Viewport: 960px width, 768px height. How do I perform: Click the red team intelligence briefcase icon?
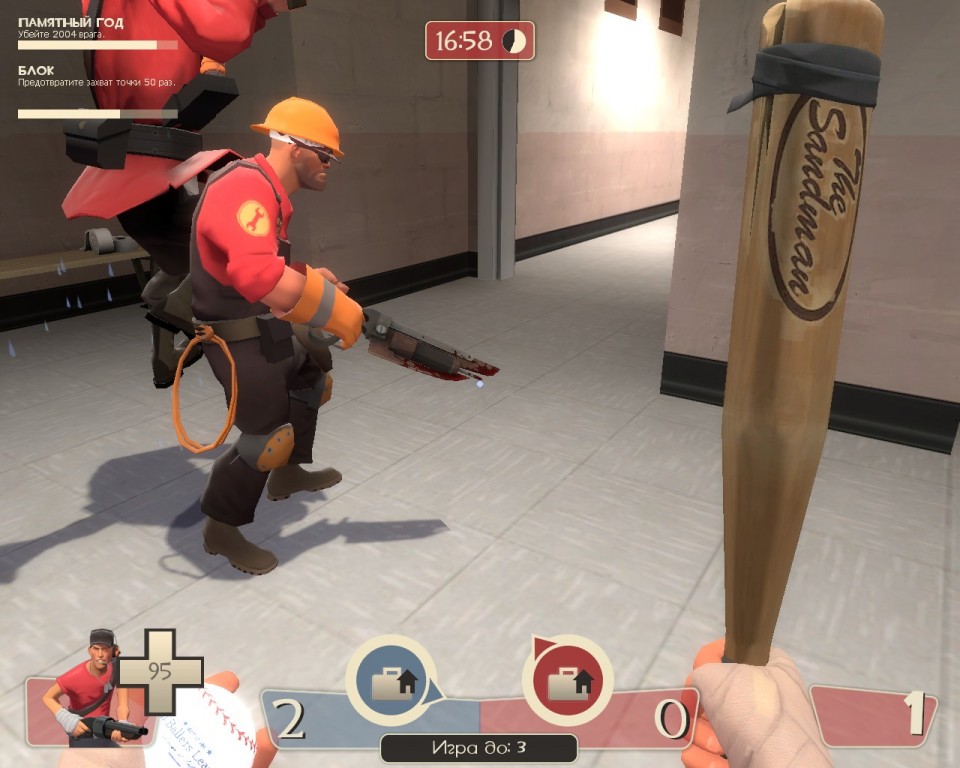tap(567, 681)
